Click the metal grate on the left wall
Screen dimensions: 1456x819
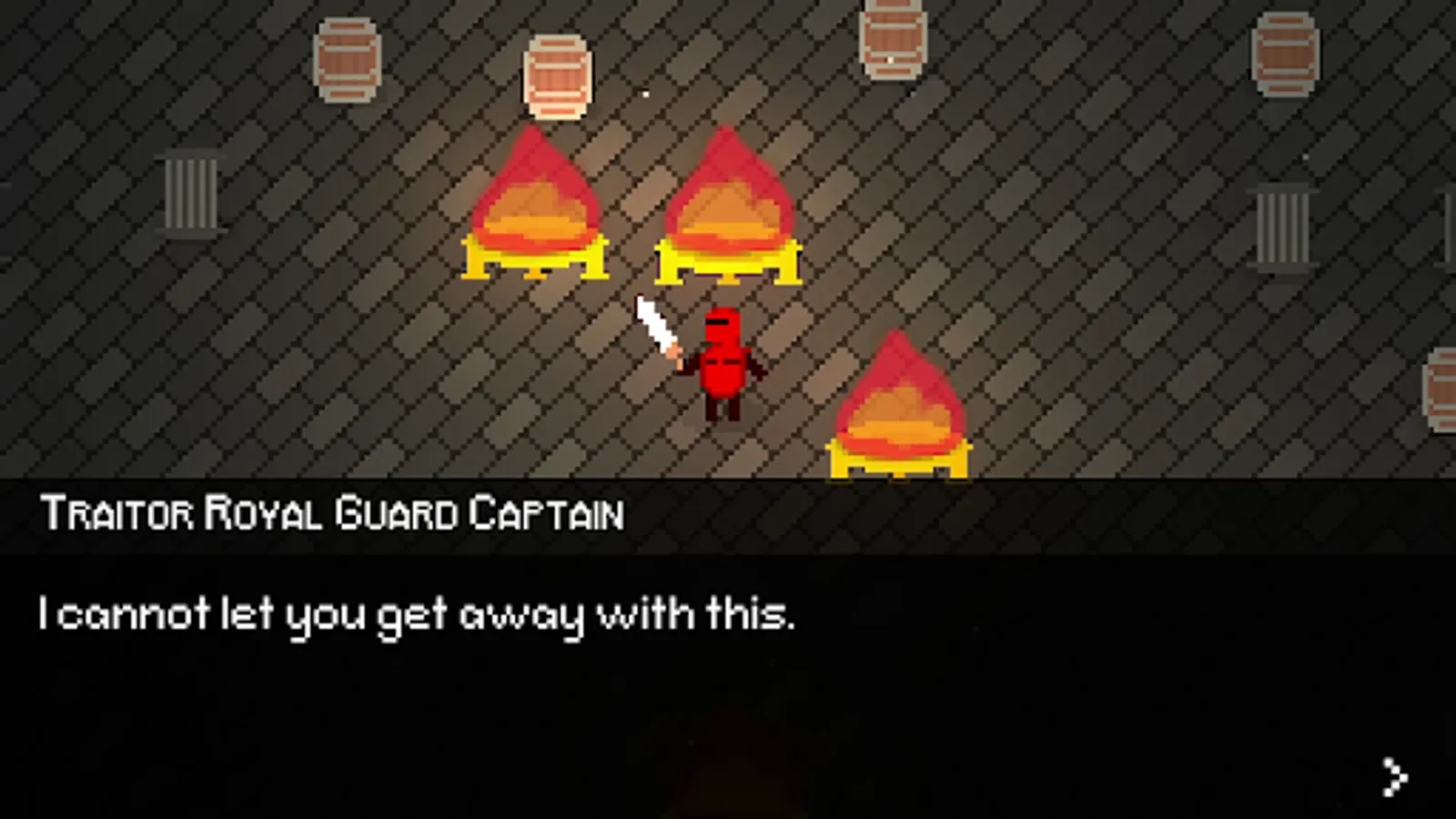[x=191, y=191]
